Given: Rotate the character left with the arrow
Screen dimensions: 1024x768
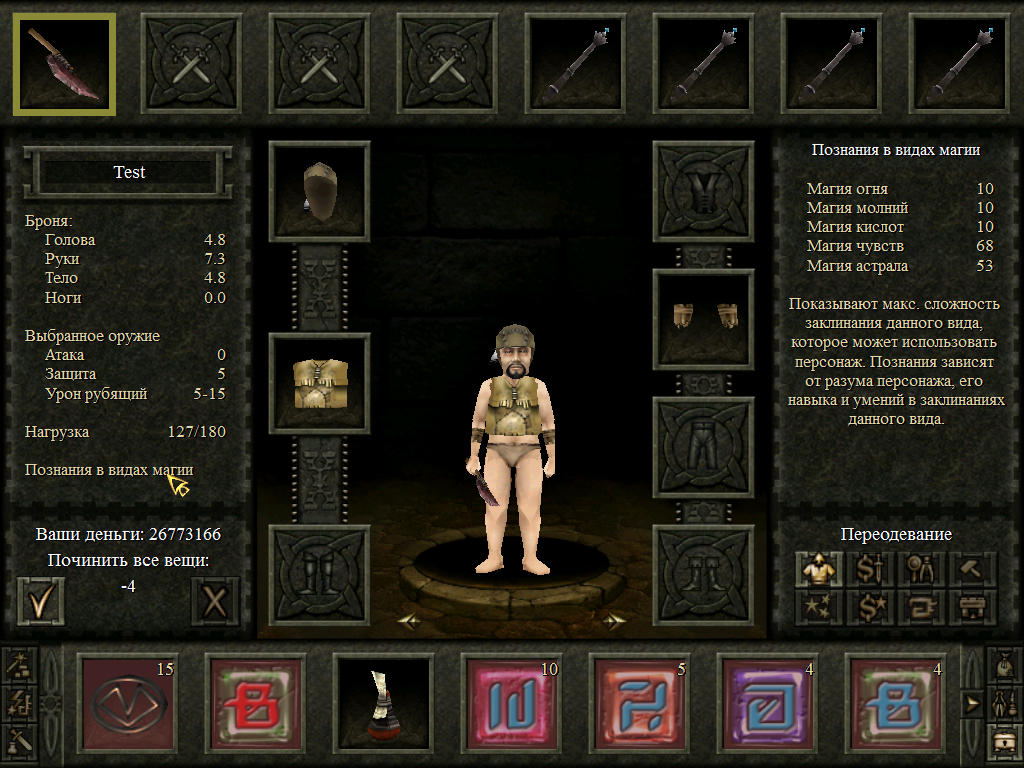Looking at the screenshot, I should pos(407,620).
